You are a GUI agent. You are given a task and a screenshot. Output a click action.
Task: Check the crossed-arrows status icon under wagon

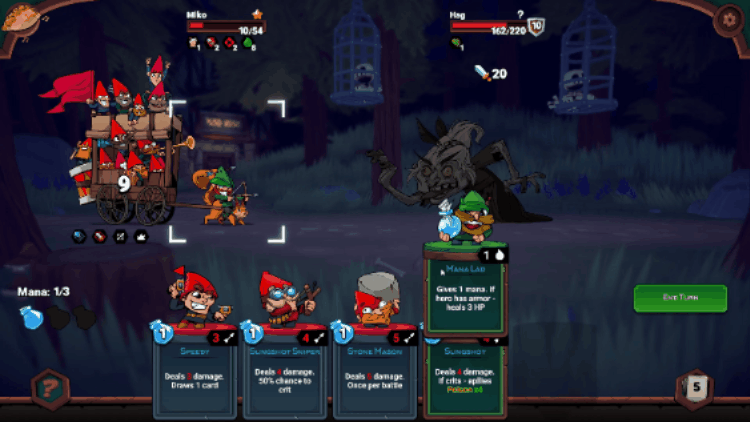point(121,236)
